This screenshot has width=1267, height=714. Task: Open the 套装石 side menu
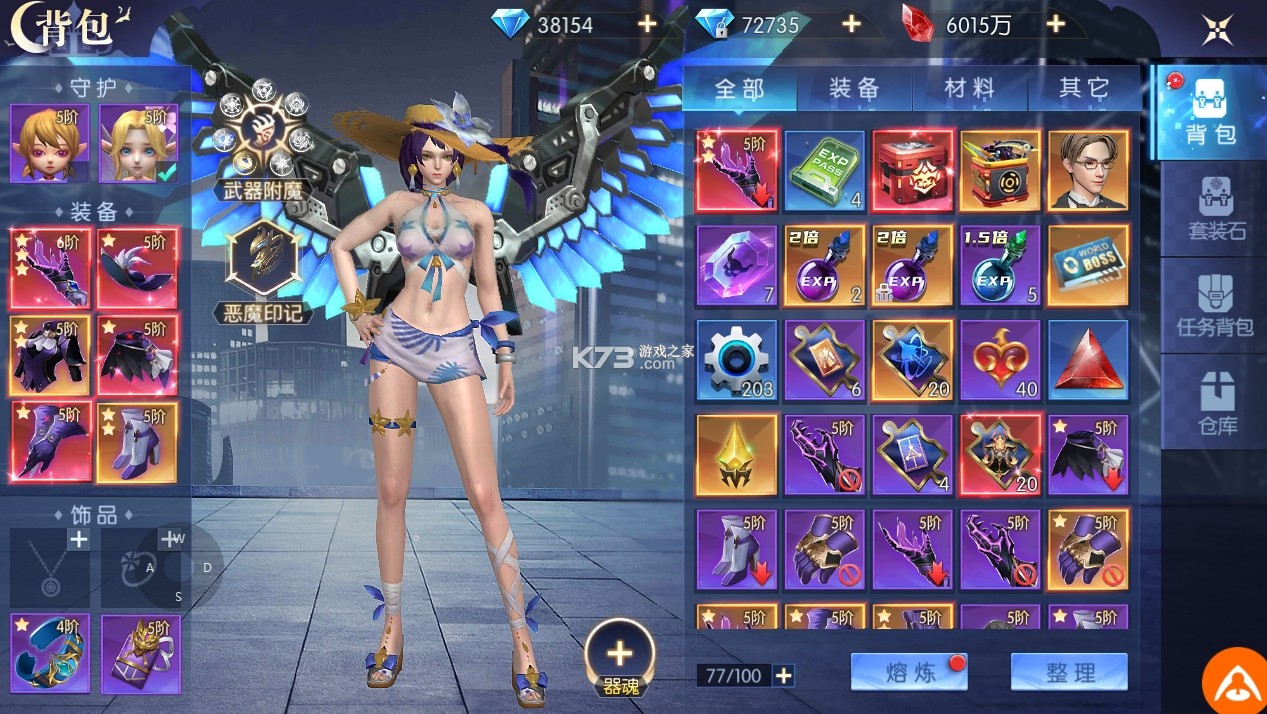pos(1216,208)
